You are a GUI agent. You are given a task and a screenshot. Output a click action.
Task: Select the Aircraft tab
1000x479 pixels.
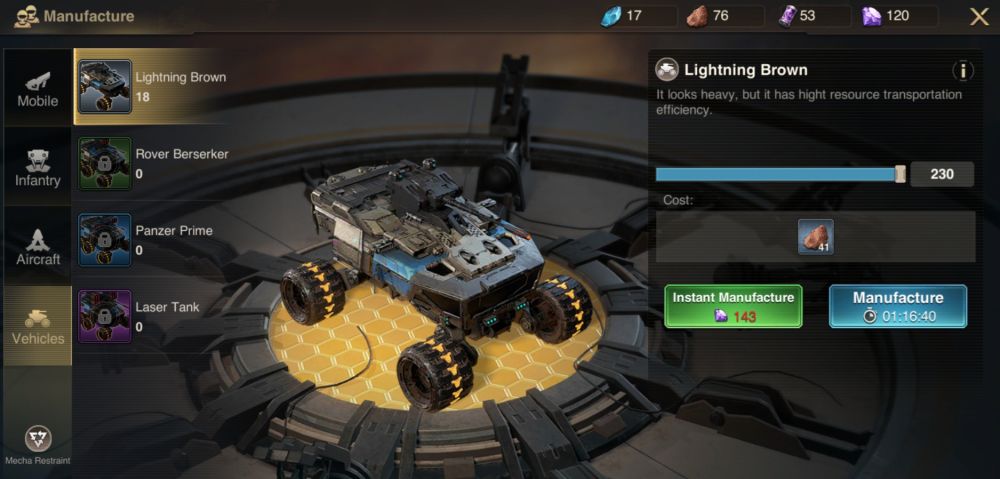[x=38, y=246]
